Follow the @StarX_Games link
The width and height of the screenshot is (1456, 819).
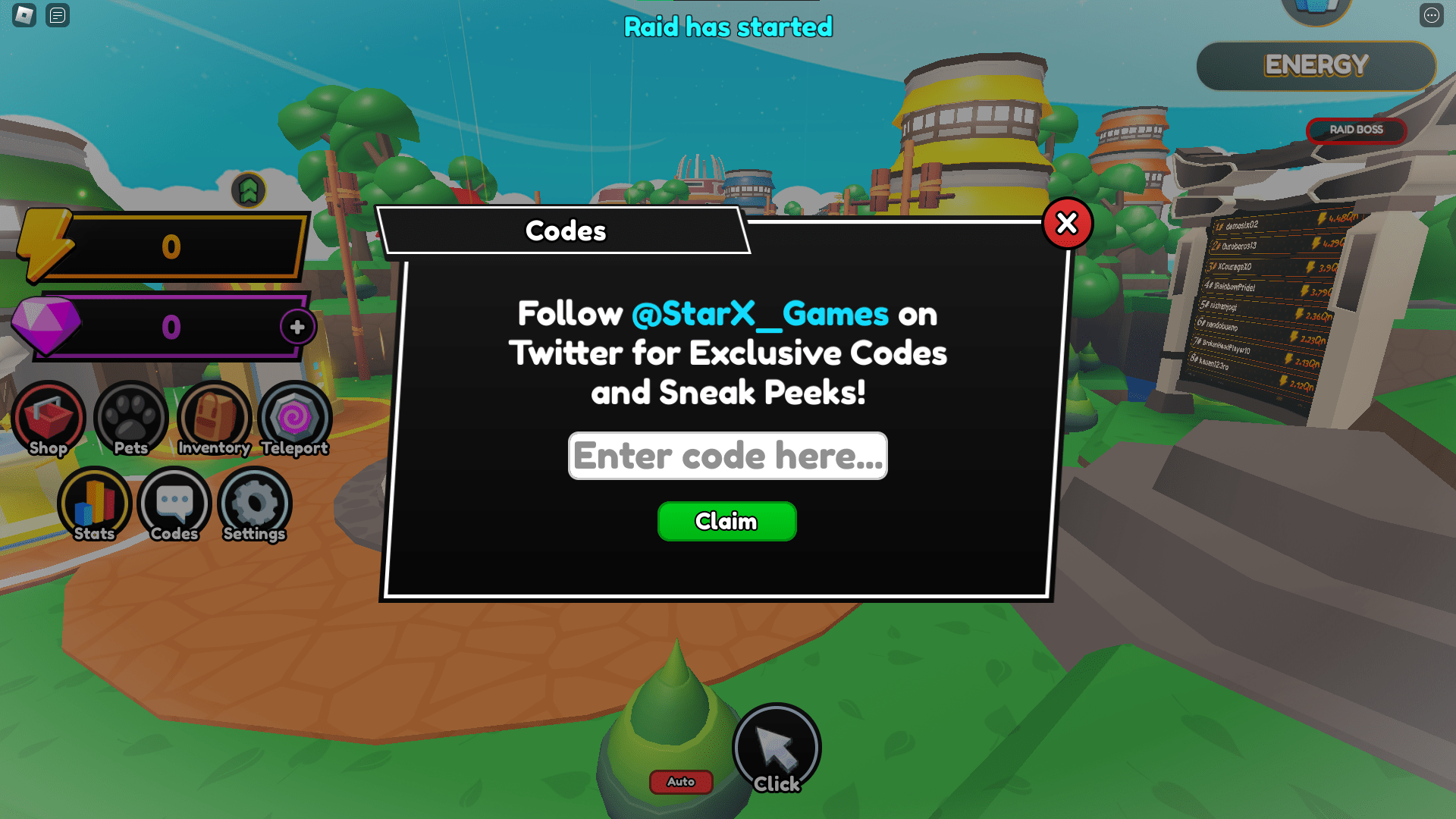tap(759, 314)
